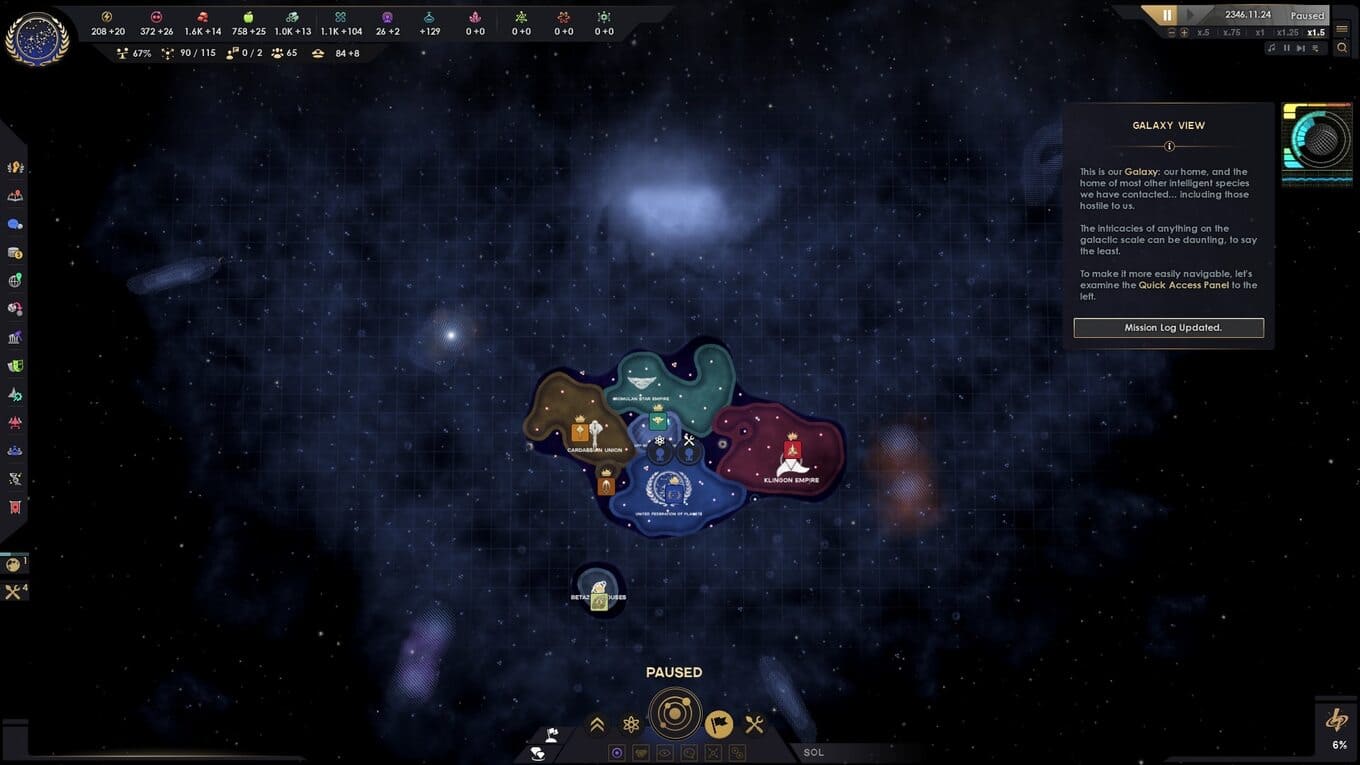The image size is (1360, 765).
Task: Resume the game with the play arrow
Action: [1192, 15]
